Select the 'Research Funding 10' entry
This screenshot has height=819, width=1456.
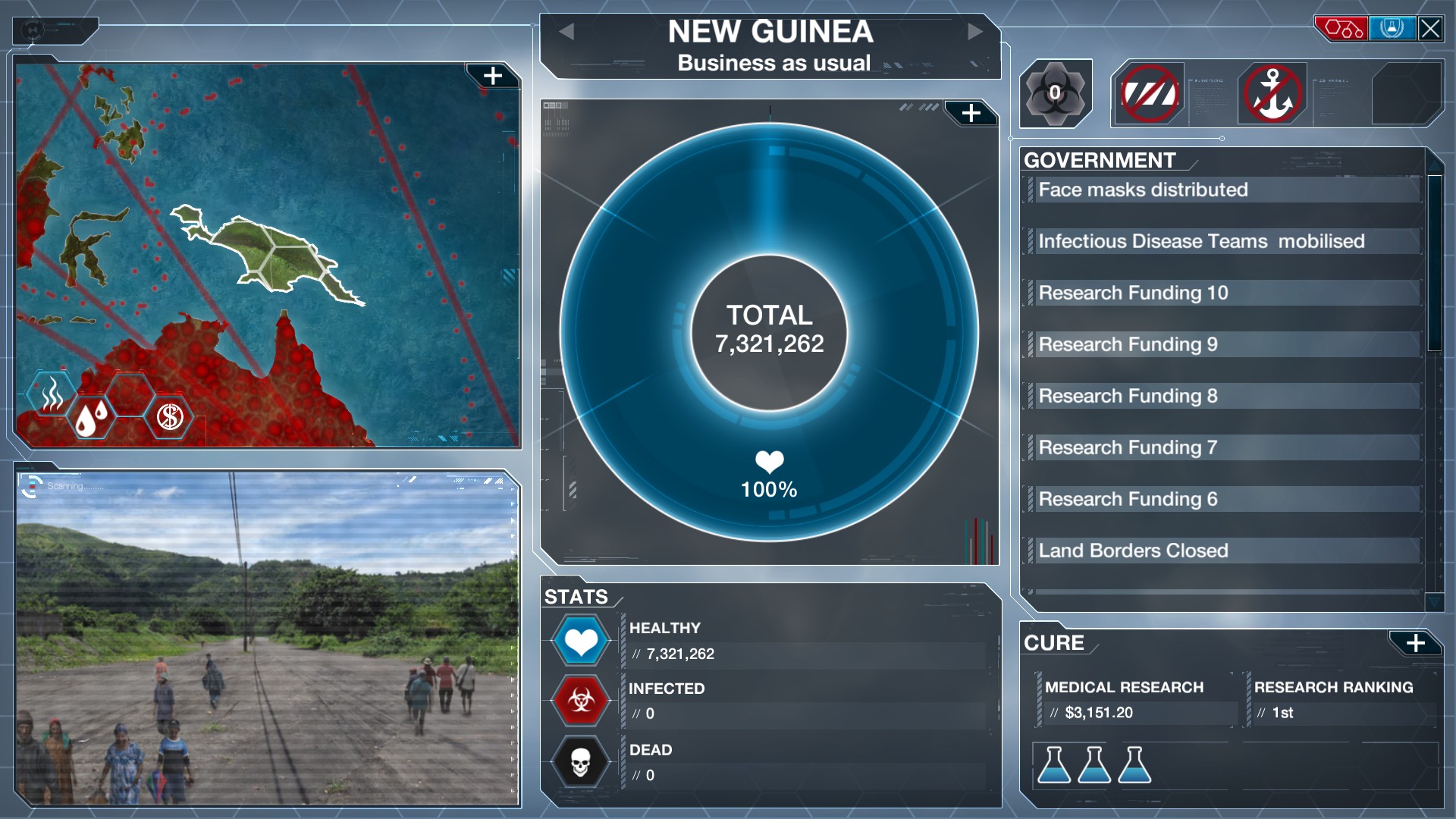1221,293
